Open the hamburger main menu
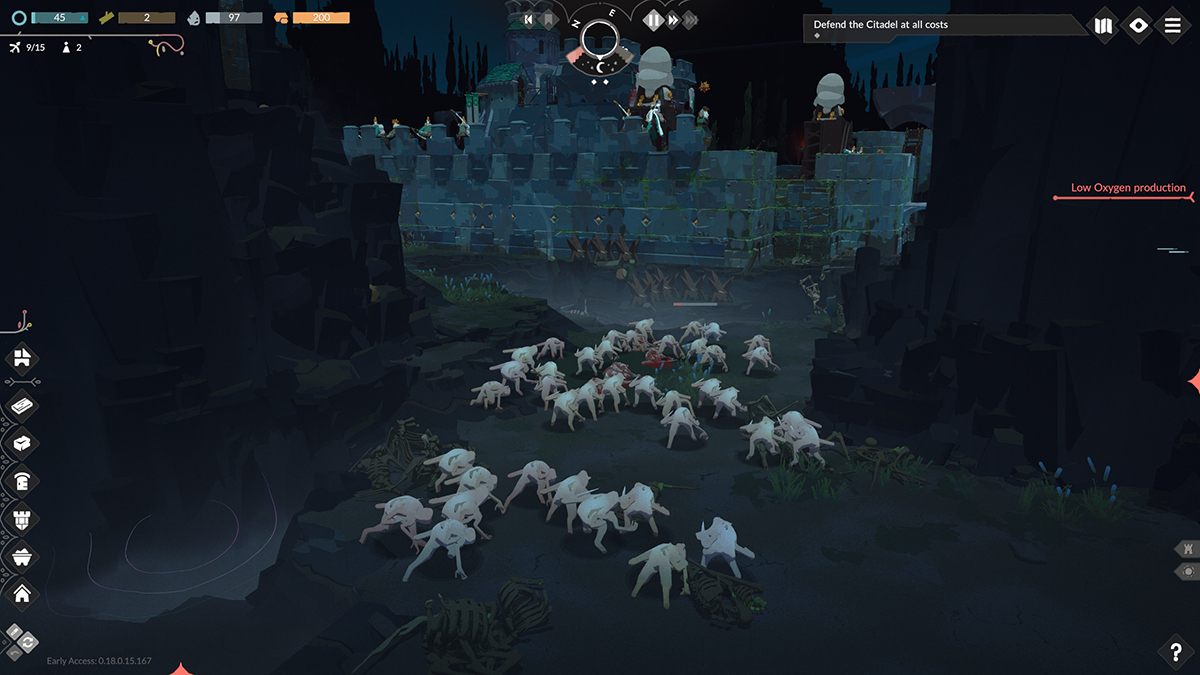 pyautogui.click(x=1173, y=25)
